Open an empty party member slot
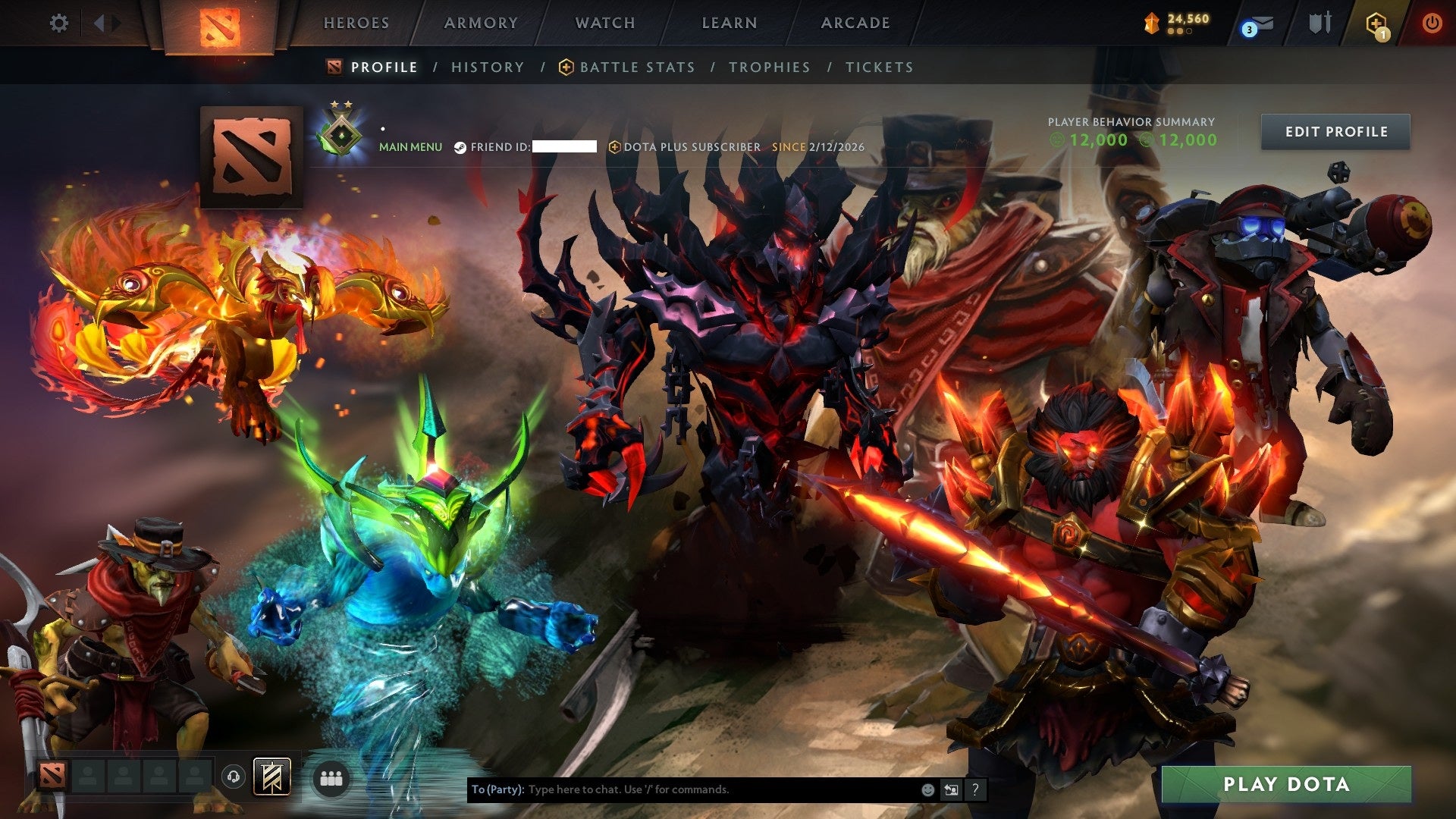 (87, 777)
